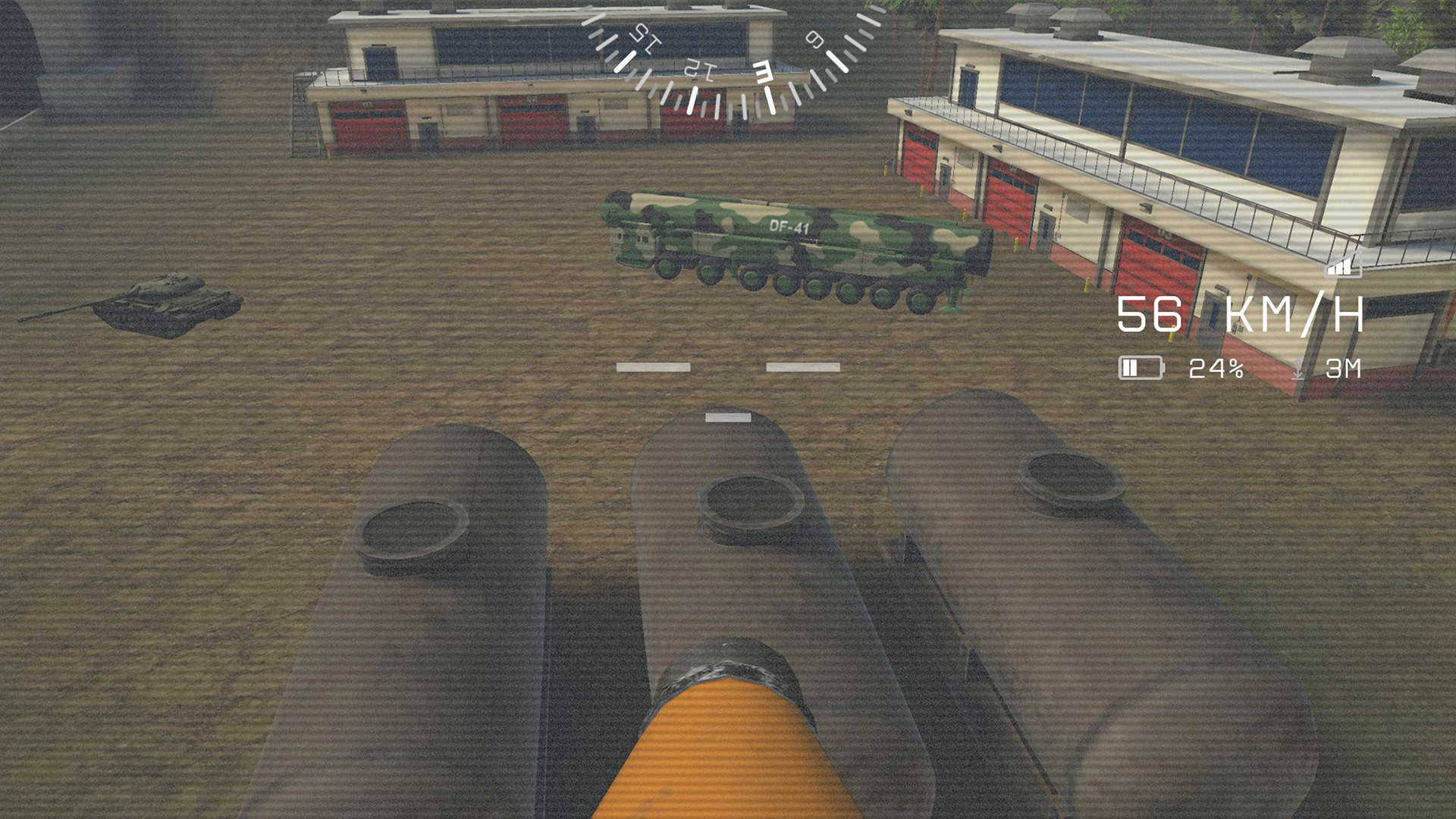Click the altitude down-arrow icon
Viewport: 1456px width, 819px height.
click(x=1298, y=369)
